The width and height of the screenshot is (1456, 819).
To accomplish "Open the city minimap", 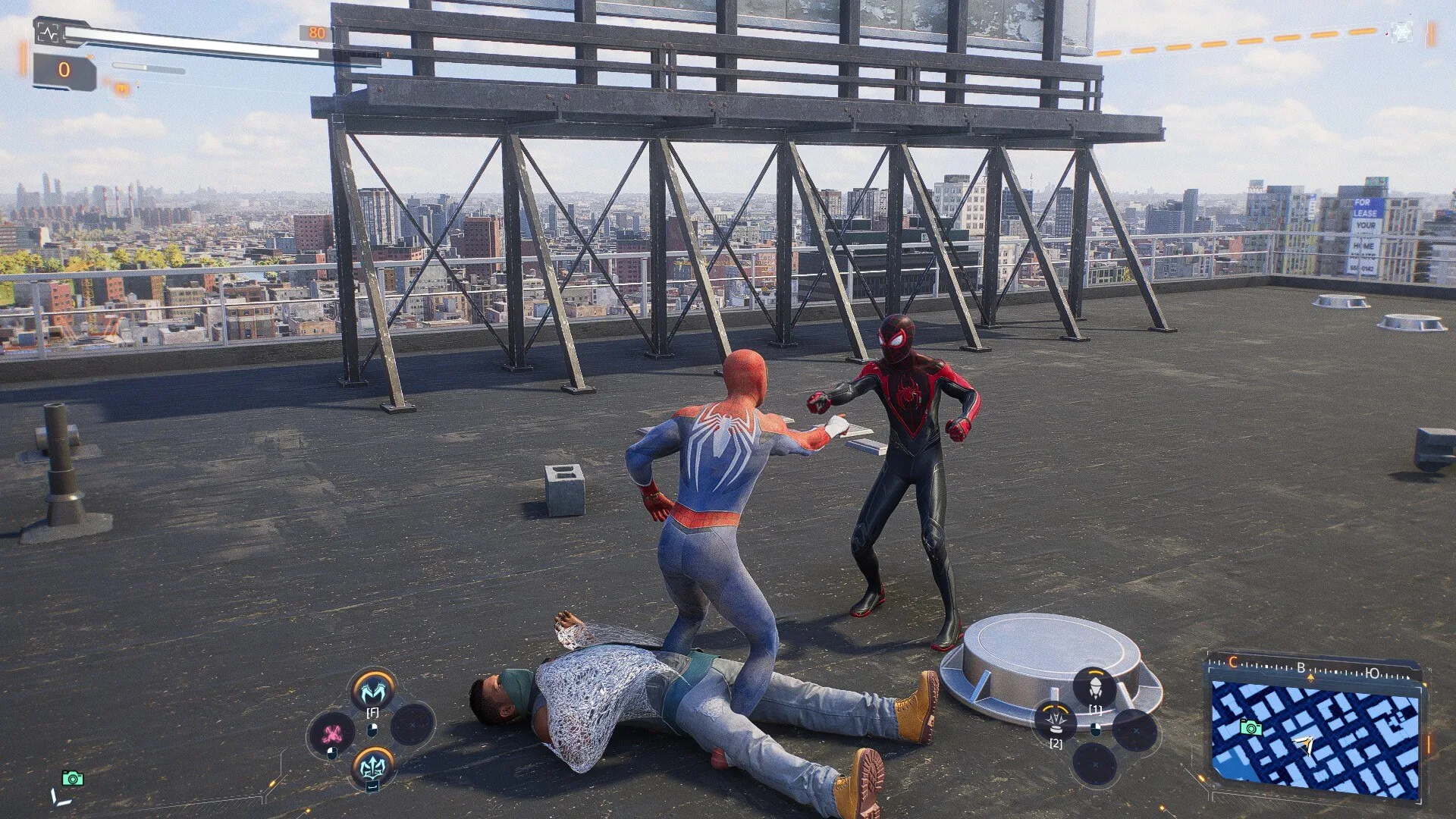I will (1316, 734).
